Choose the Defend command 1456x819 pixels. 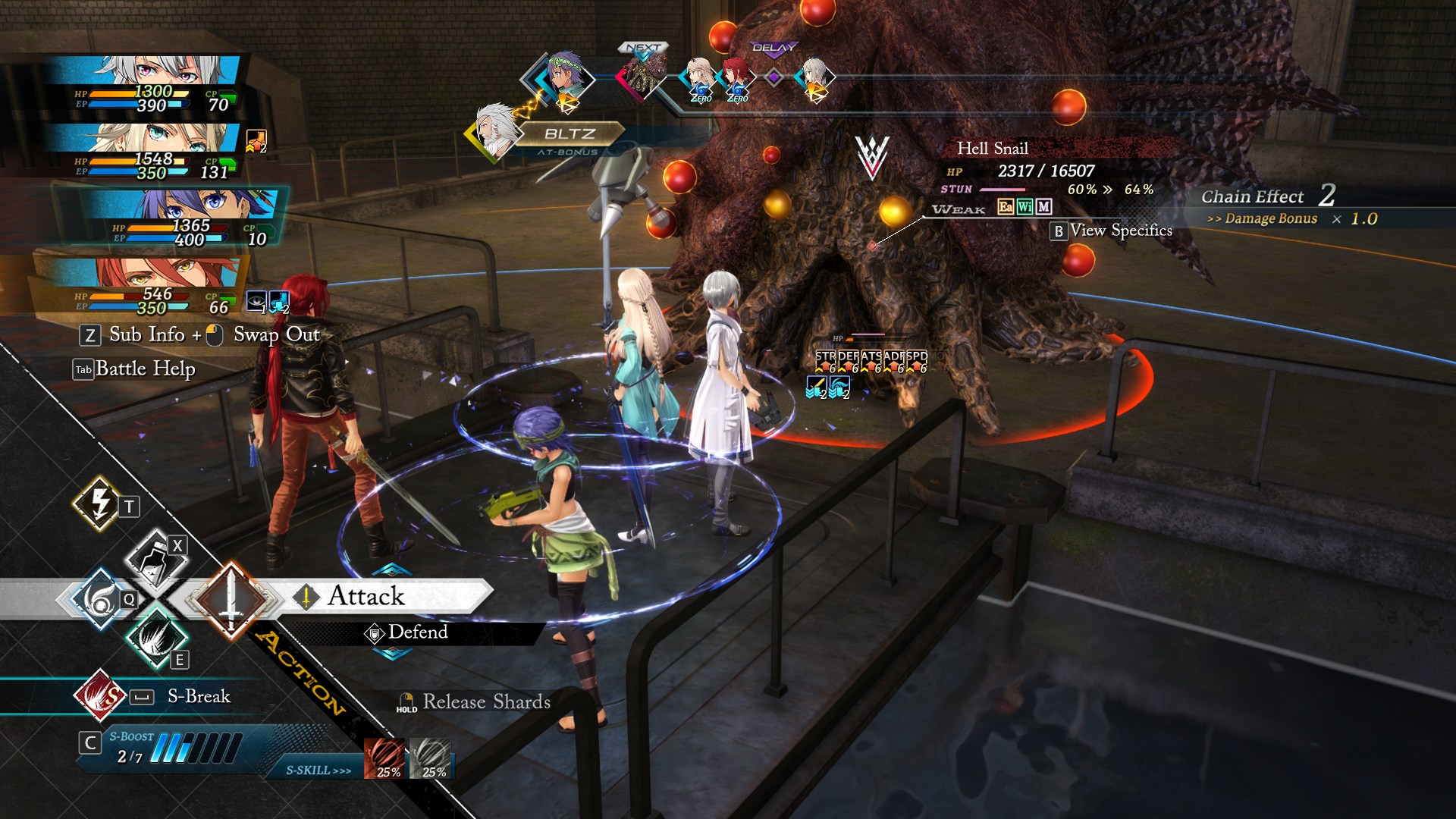pos(416,632)
